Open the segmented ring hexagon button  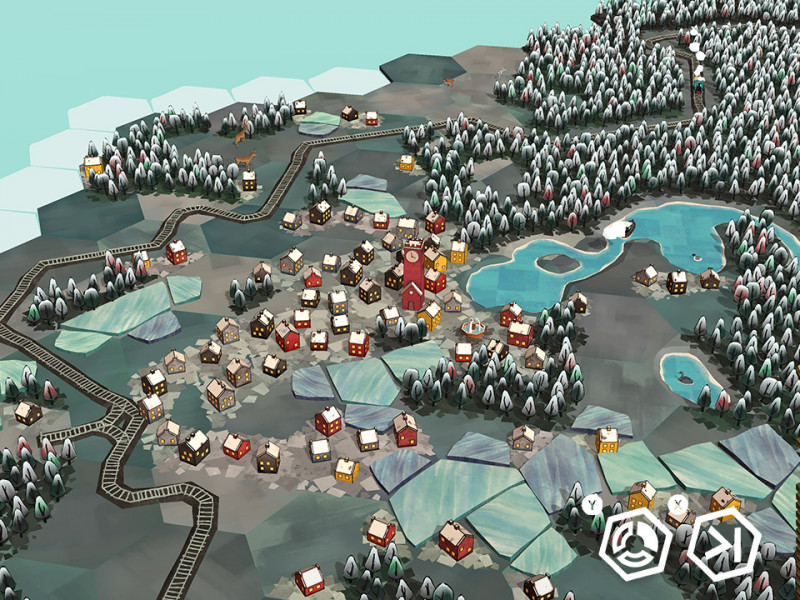coord(636,544)
